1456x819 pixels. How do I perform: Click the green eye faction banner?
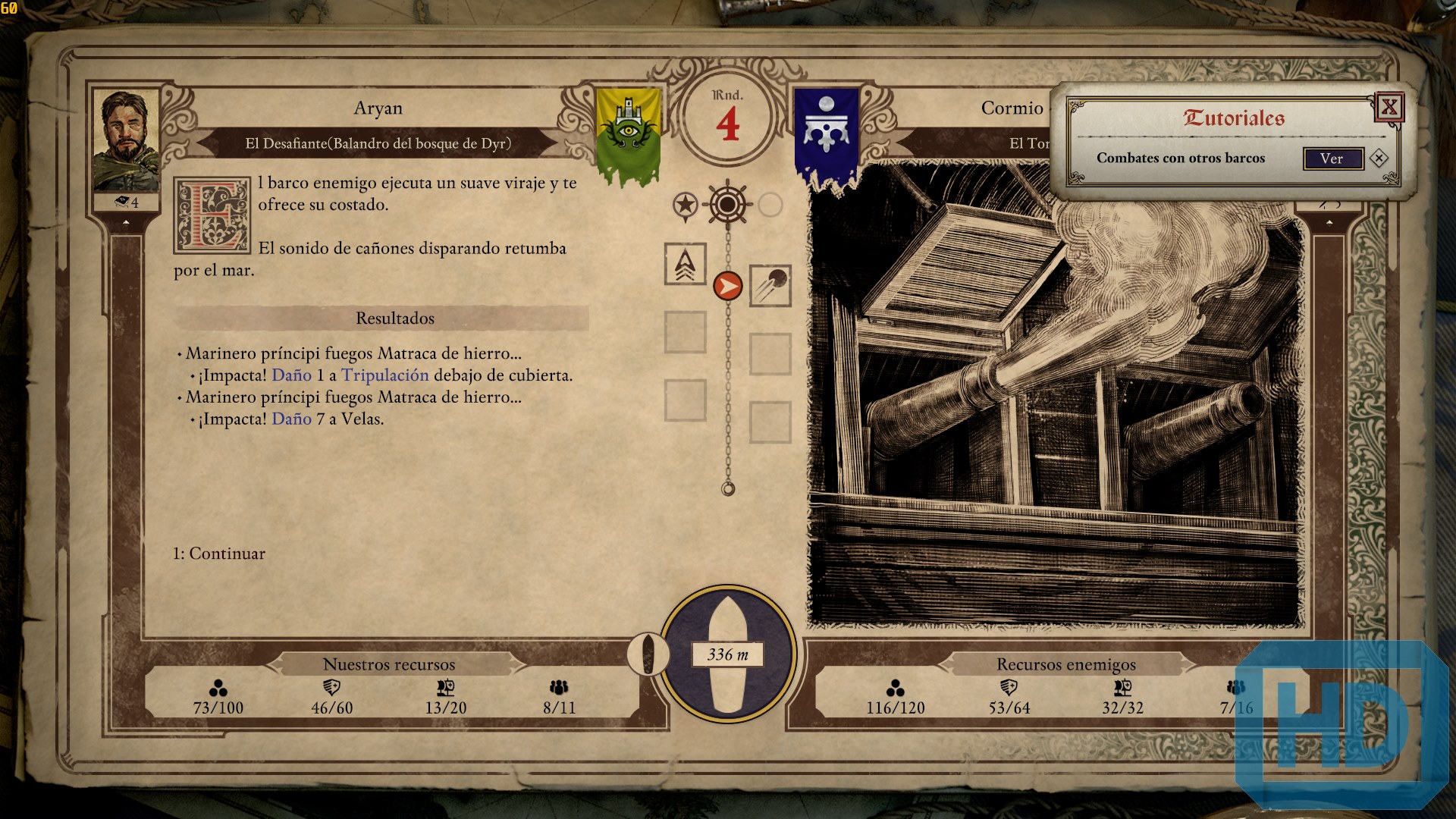[628, 134]
